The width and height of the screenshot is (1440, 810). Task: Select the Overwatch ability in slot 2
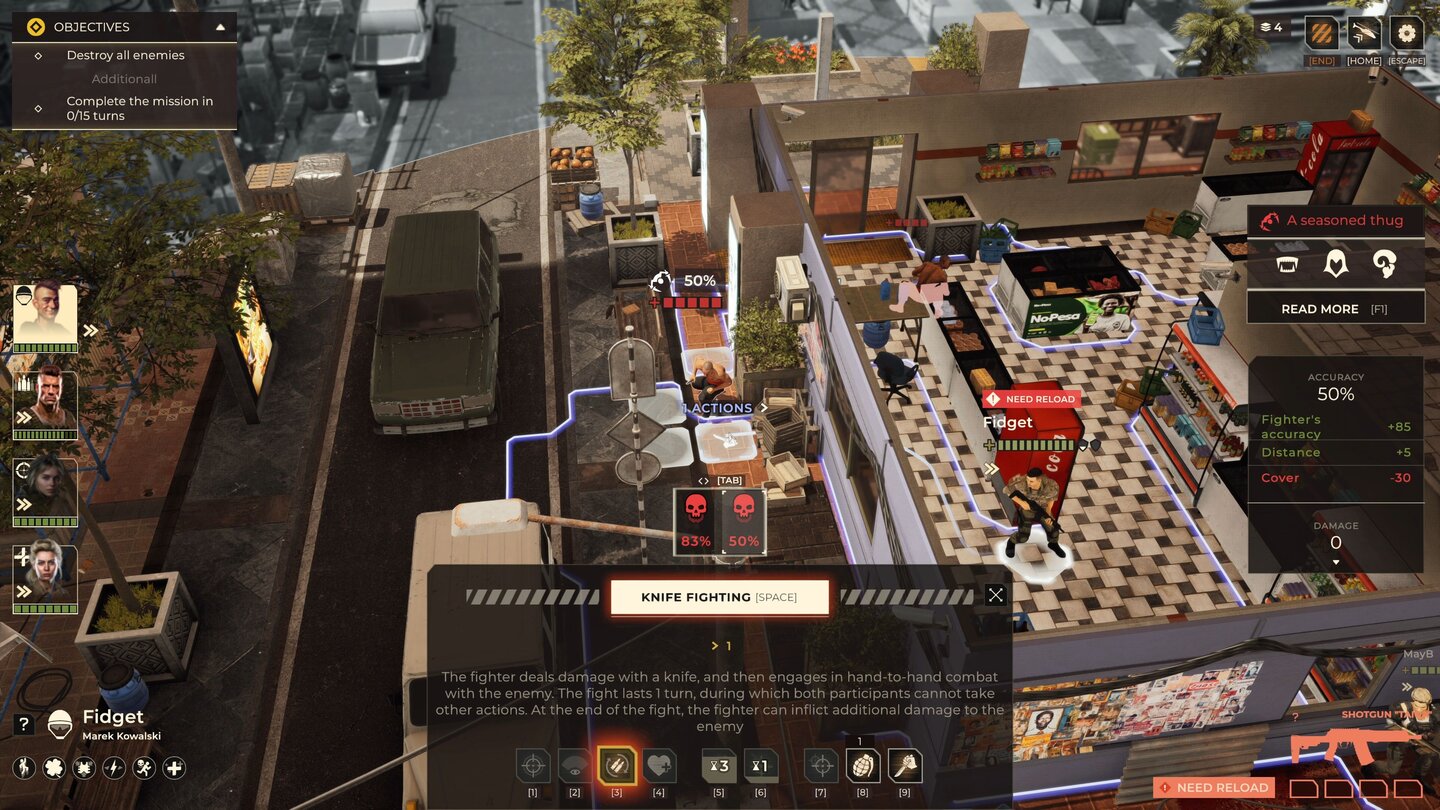pyautogui.click(x=575, y=765)
